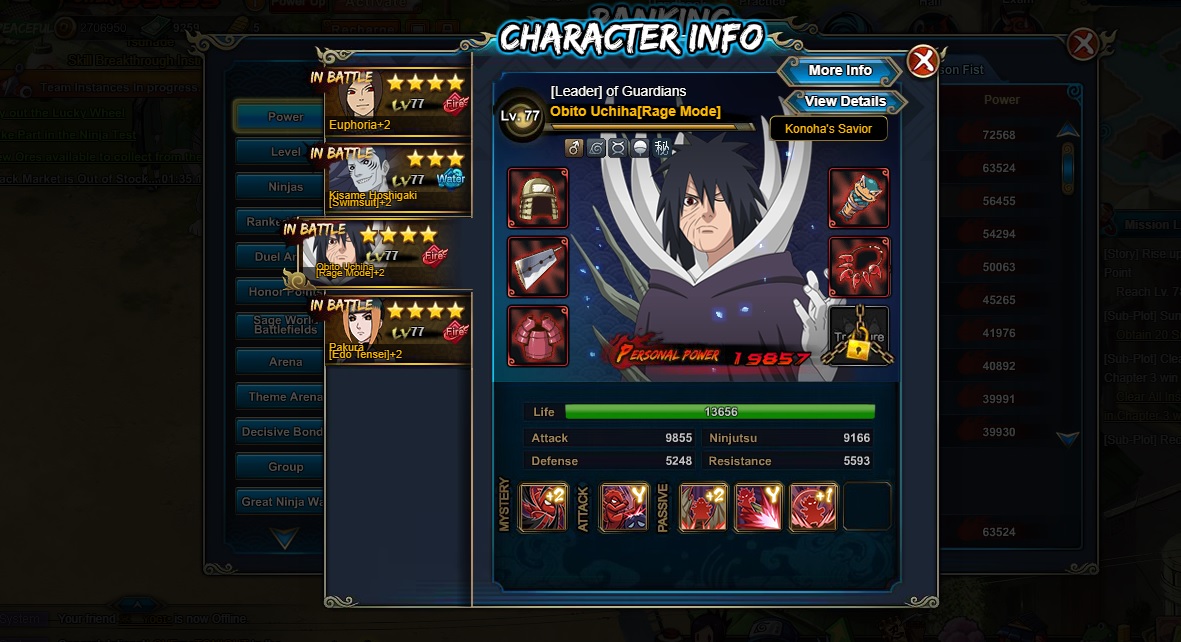Close the Ranking window behind

coord(1082,44)
